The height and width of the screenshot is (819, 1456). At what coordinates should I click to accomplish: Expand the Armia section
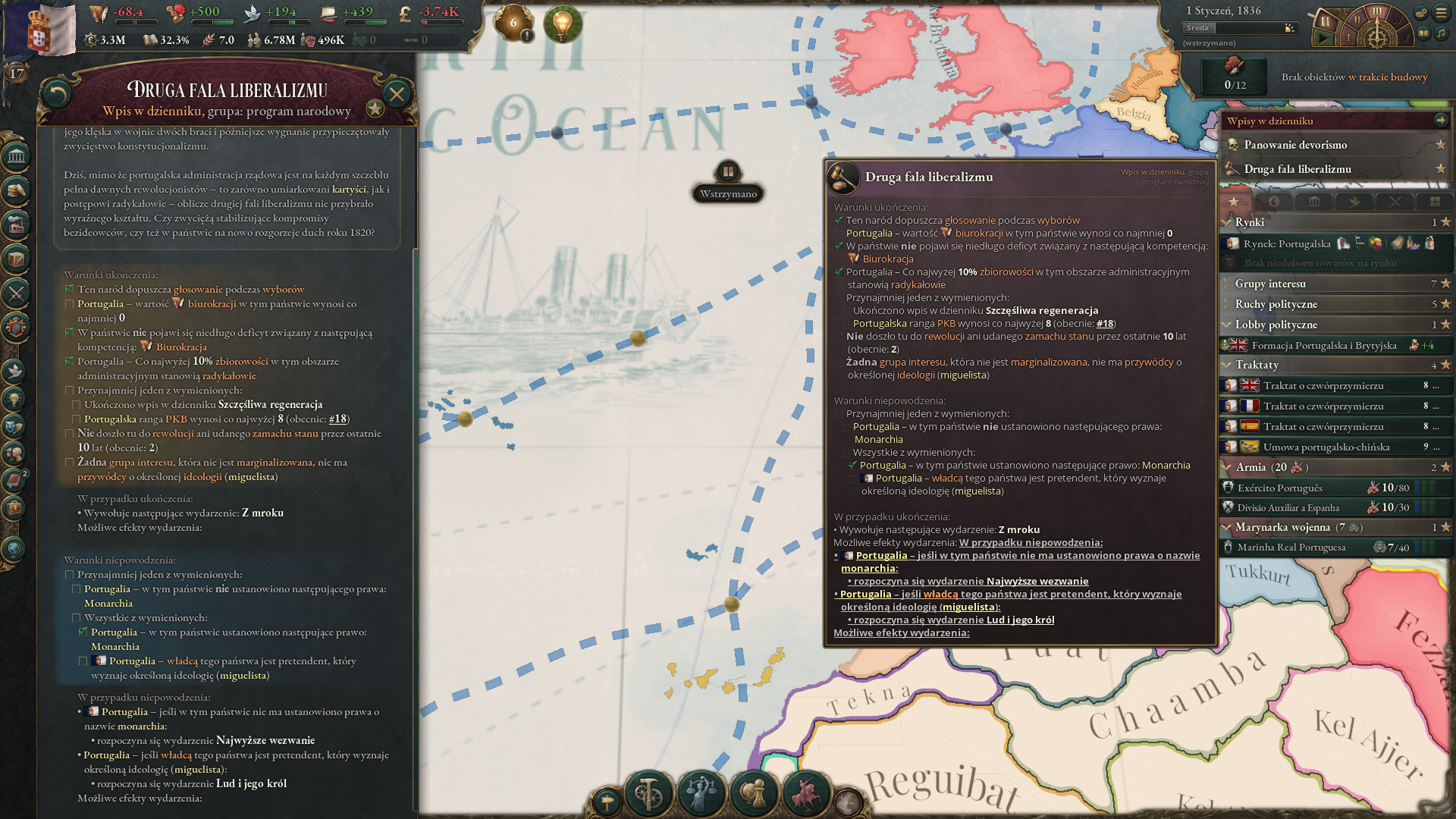click(1289, 468)
